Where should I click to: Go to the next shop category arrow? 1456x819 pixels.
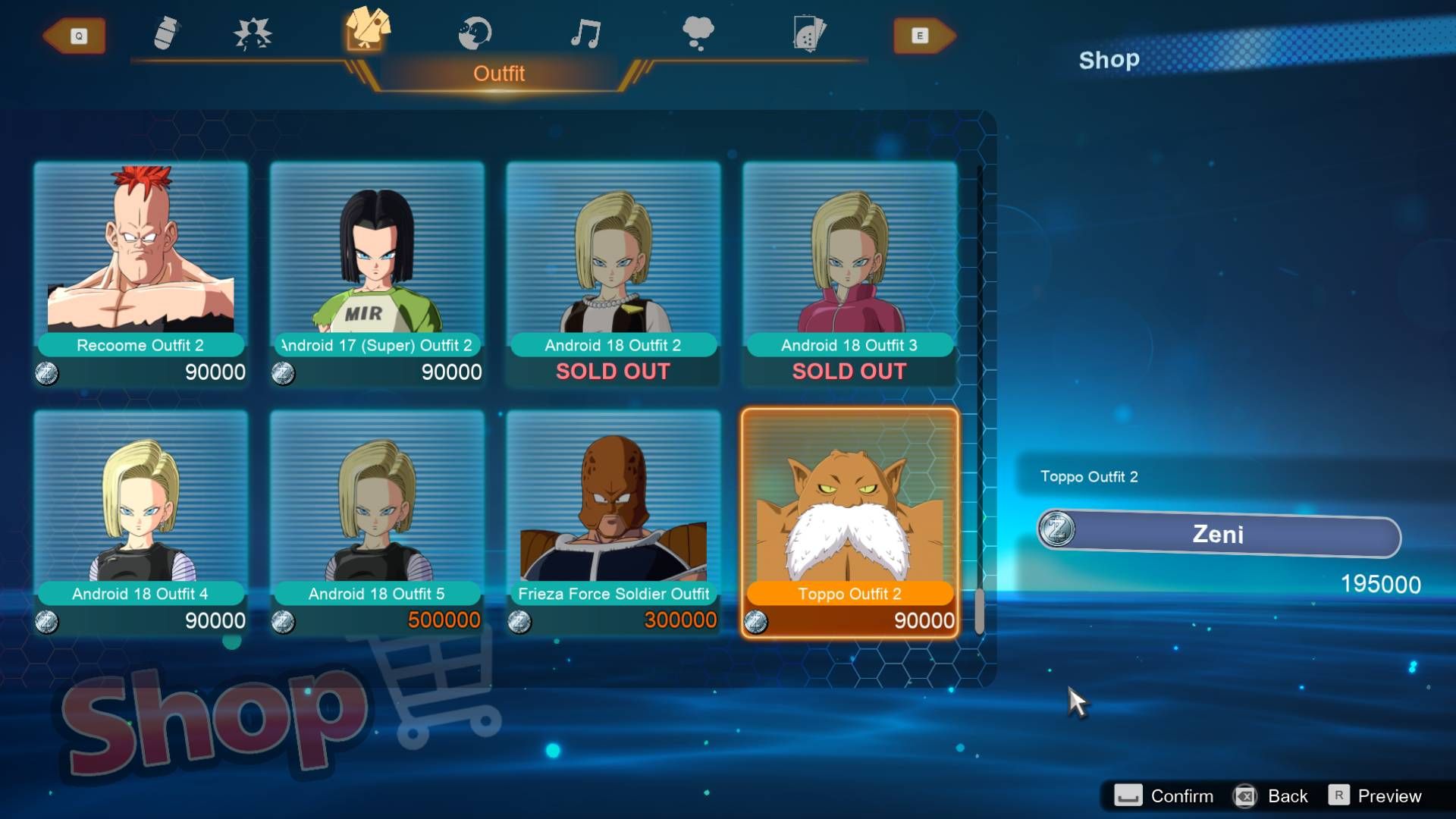click(x=924, y=36)
